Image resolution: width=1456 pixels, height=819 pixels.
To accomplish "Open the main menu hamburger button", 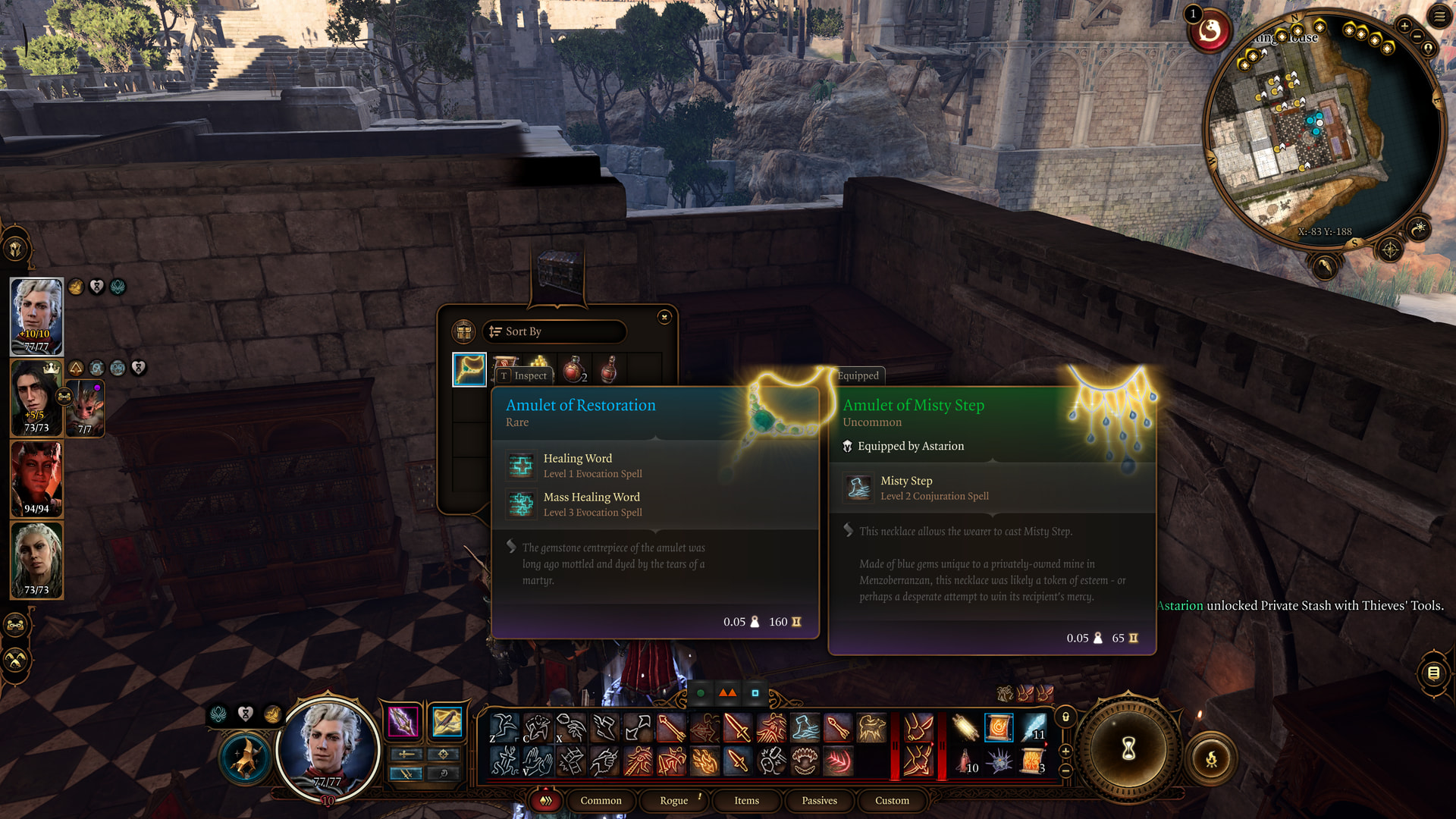I will coord(1439,17).
